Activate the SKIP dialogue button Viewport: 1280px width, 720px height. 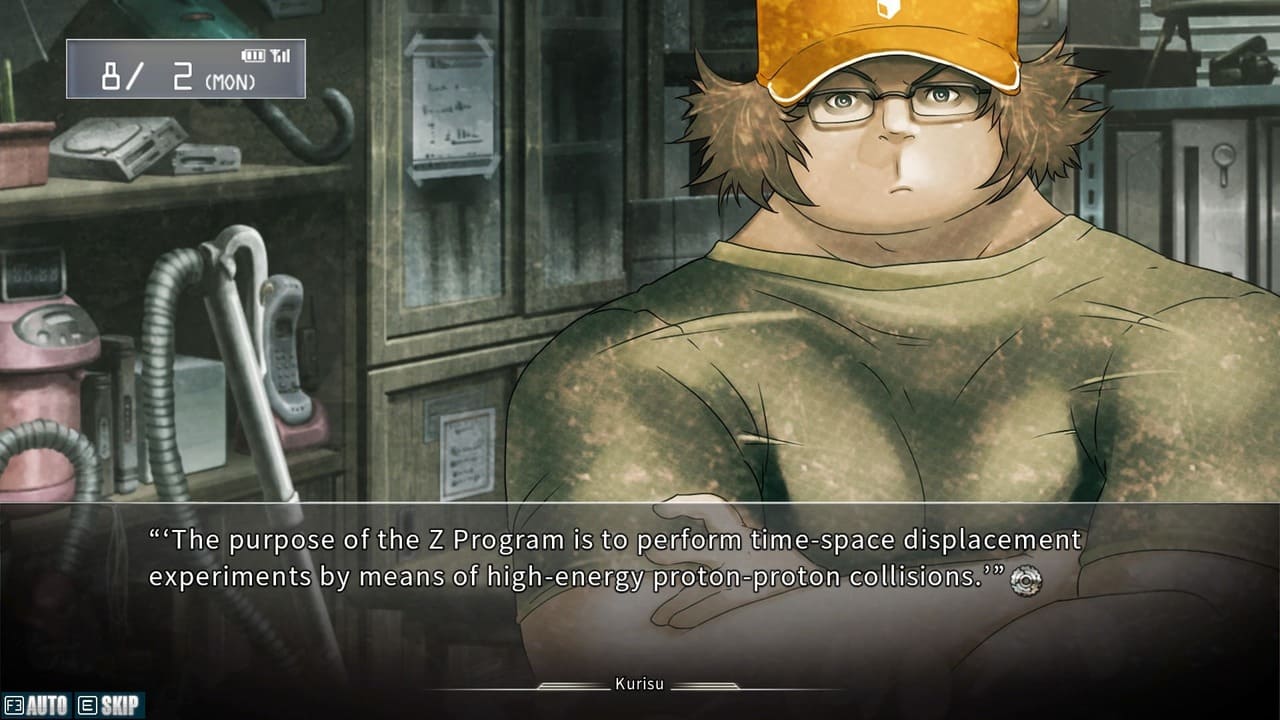pyautogui.click(x=109, y=706)
